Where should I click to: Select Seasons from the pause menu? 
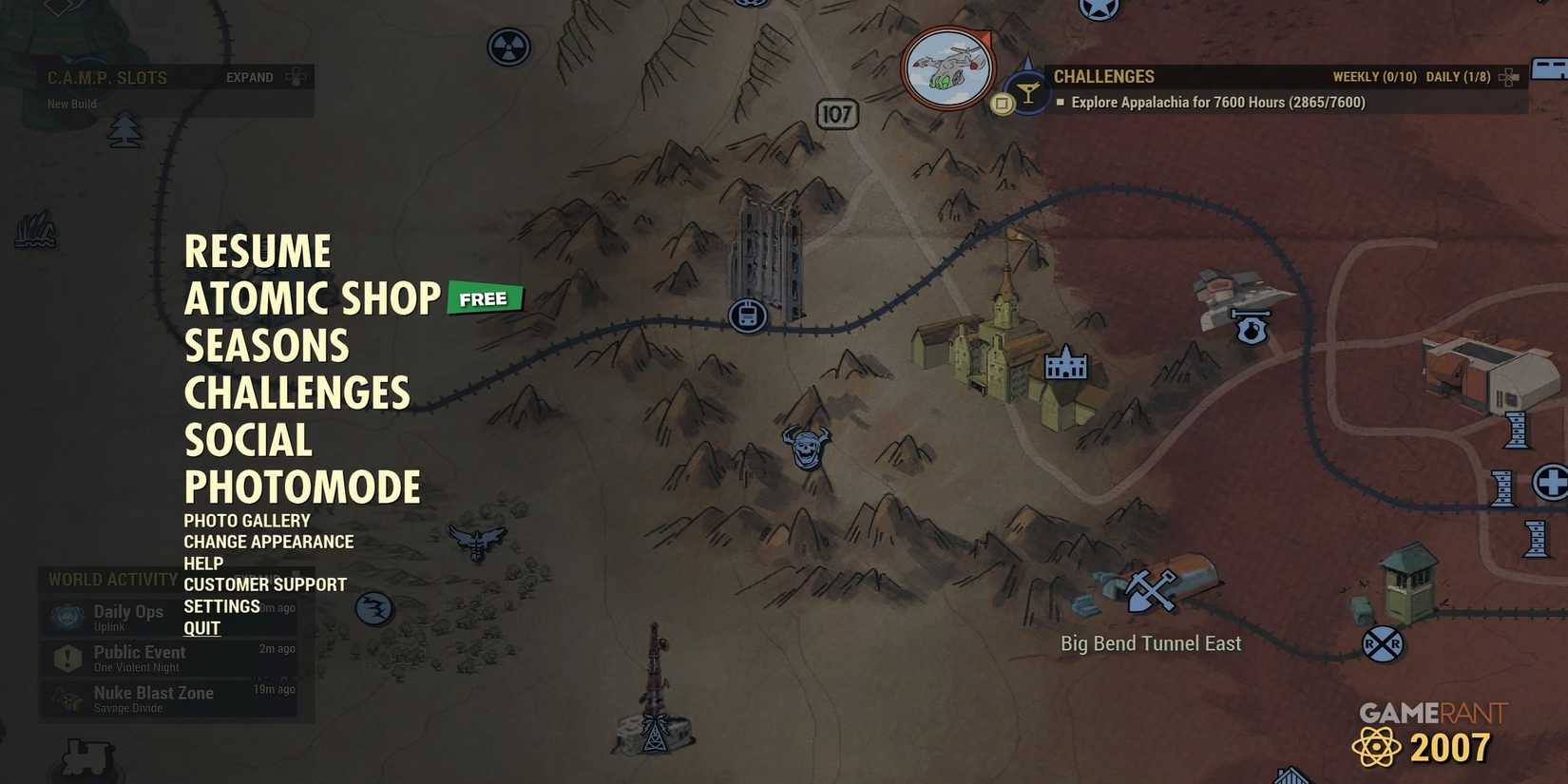coord(266,346)
